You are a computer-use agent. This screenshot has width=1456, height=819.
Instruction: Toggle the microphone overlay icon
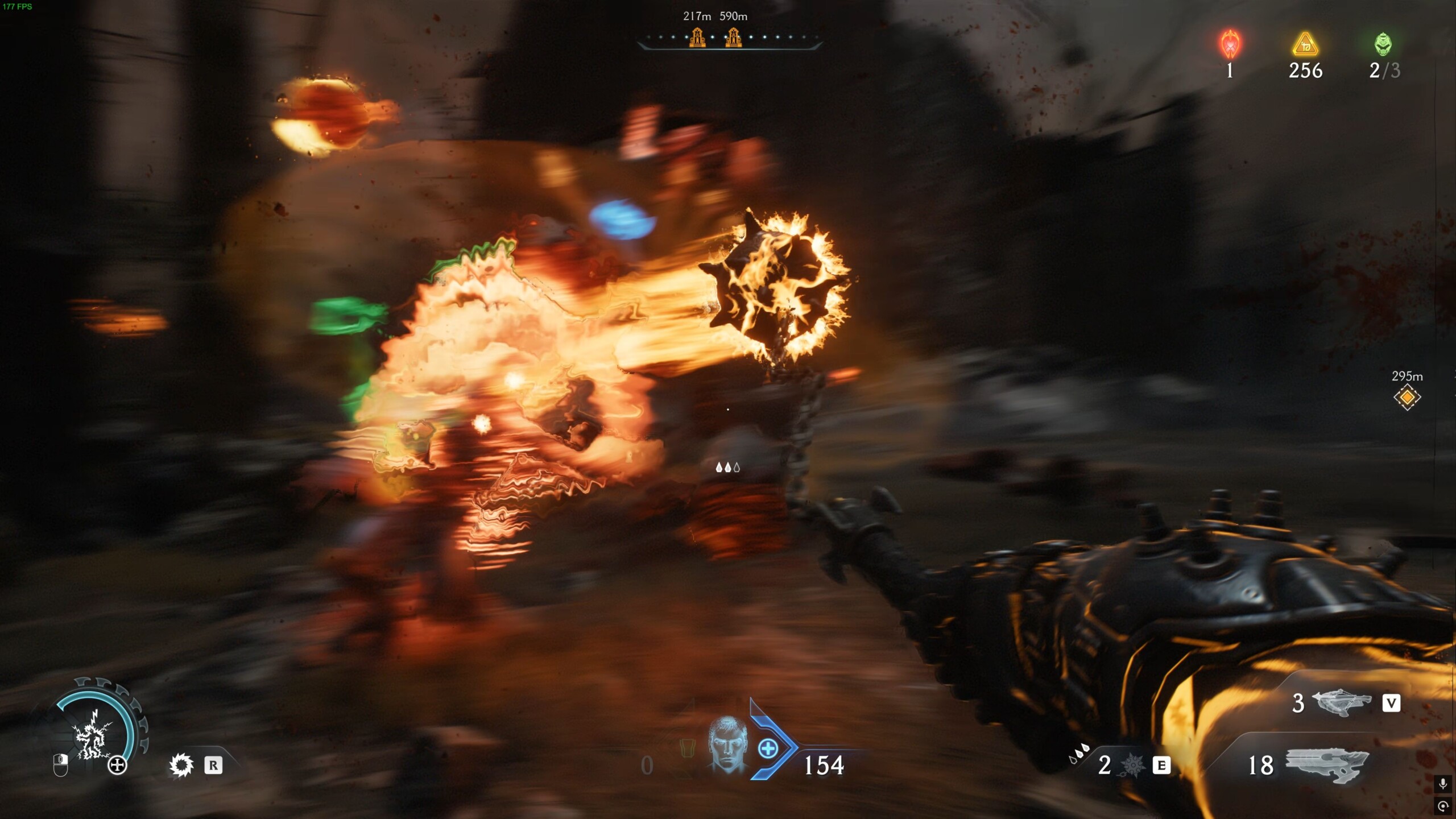coord(1443,784)
